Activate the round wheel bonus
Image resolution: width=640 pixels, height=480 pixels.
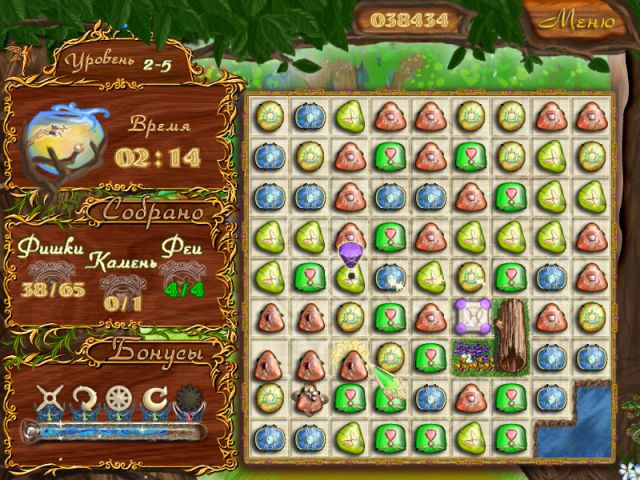[x=120, y=400]
